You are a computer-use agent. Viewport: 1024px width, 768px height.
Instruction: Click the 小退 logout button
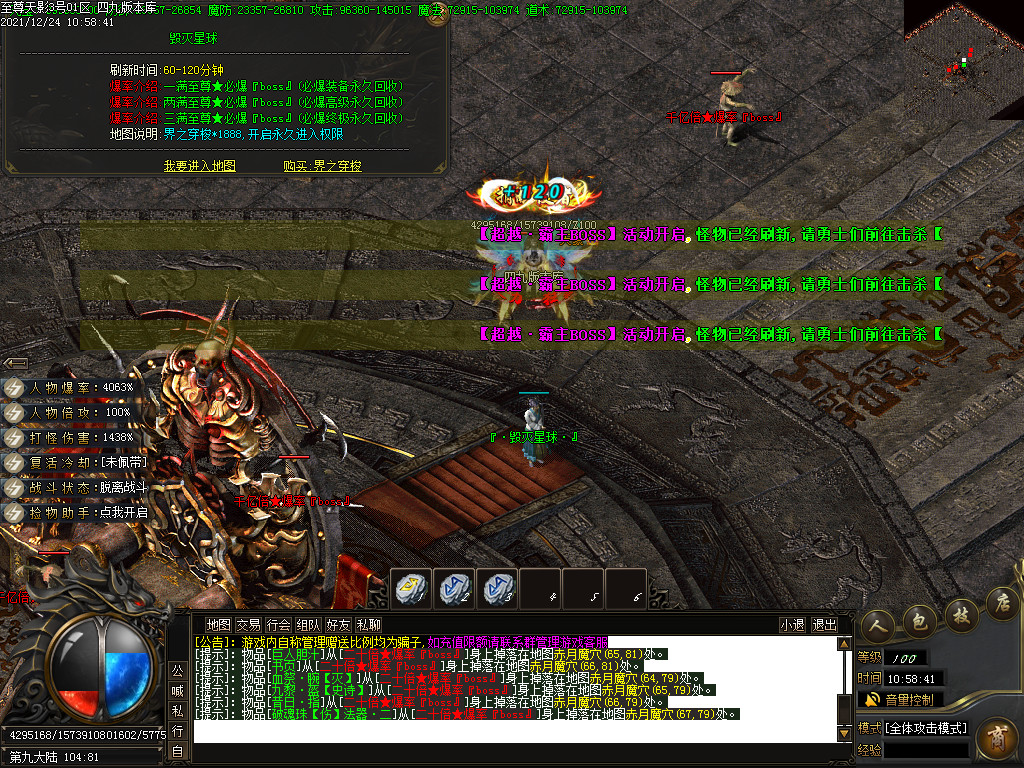(x=792, y=625)
